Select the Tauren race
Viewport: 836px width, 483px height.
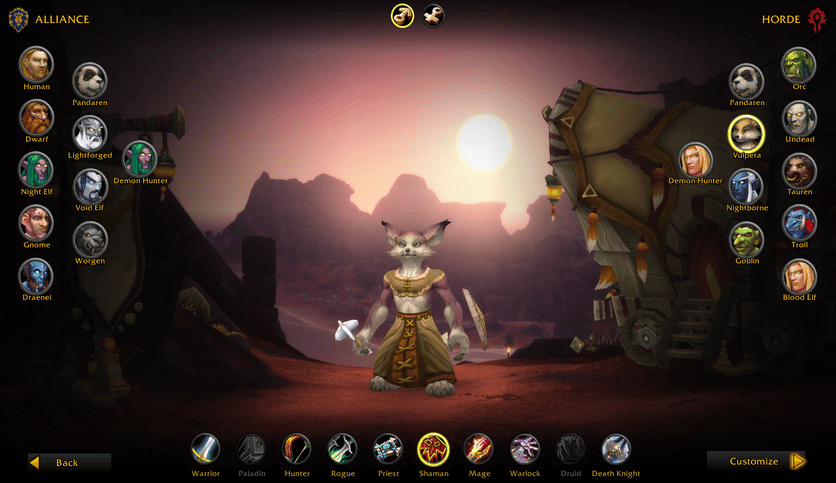[799, 170]
